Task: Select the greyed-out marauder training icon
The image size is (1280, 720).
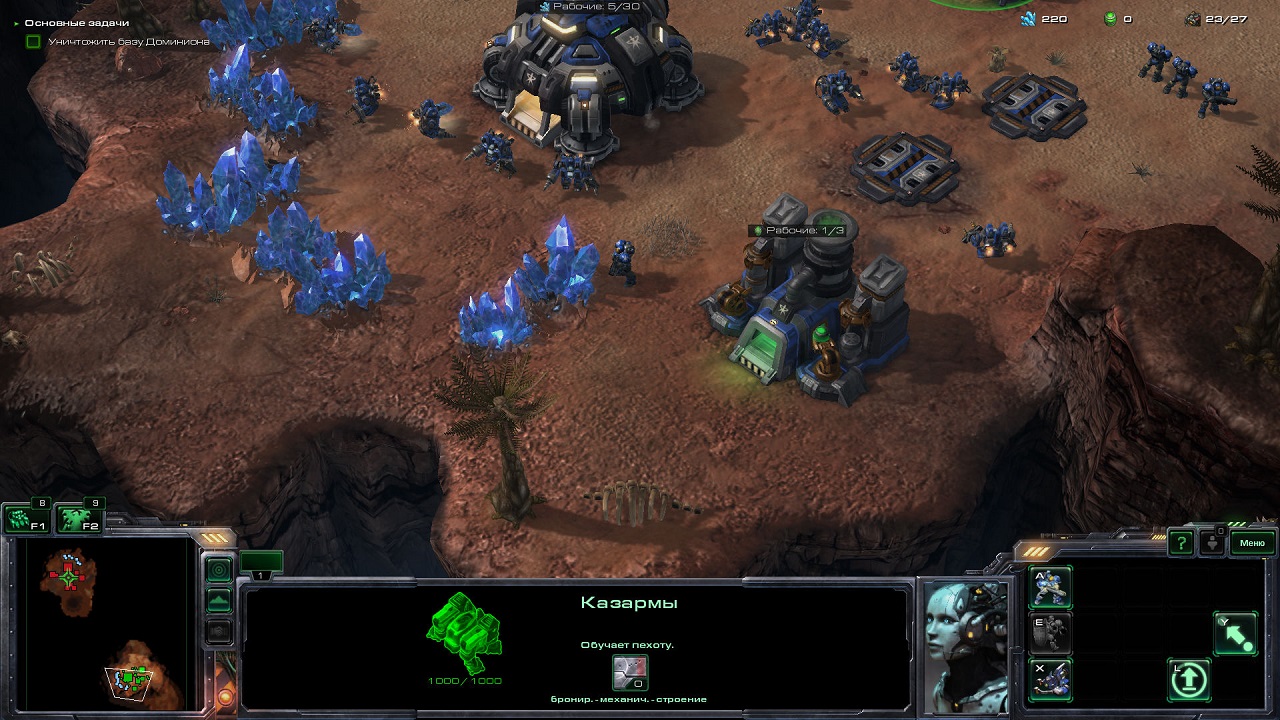Action: [x=1050, y=633]
